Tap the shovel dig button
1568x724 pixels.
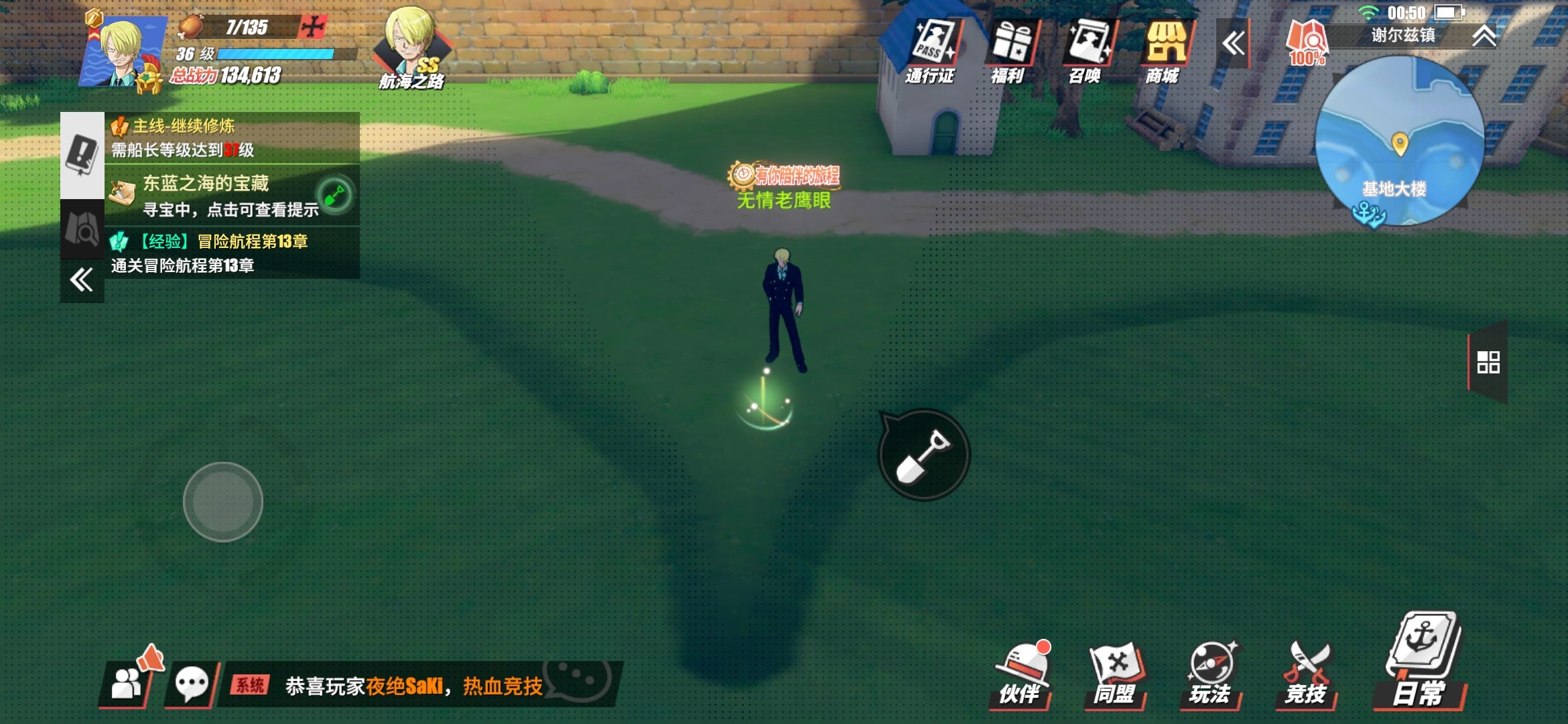[924, 455]
